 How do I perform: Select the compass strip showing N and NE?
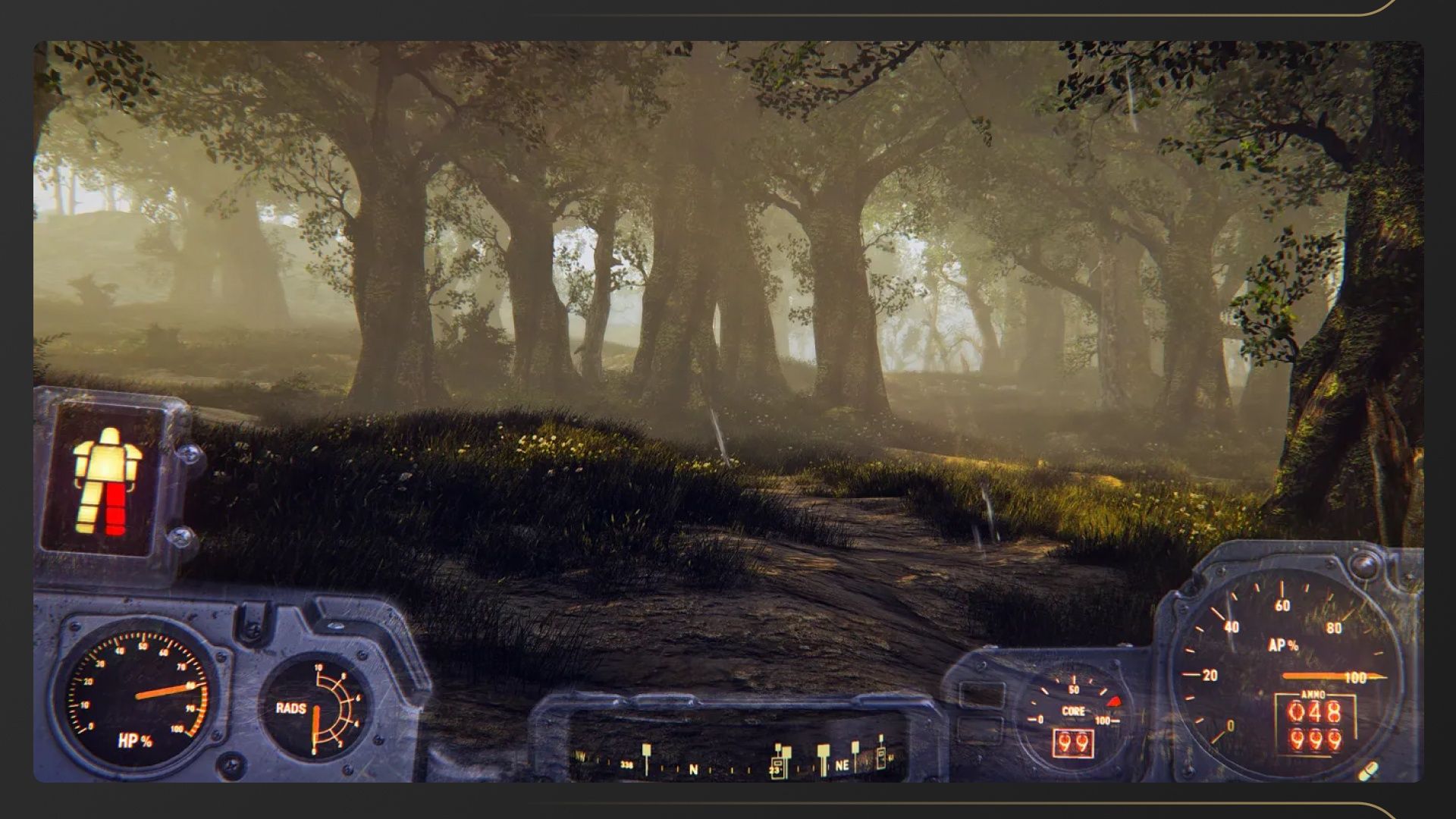[x=734, y=761]
